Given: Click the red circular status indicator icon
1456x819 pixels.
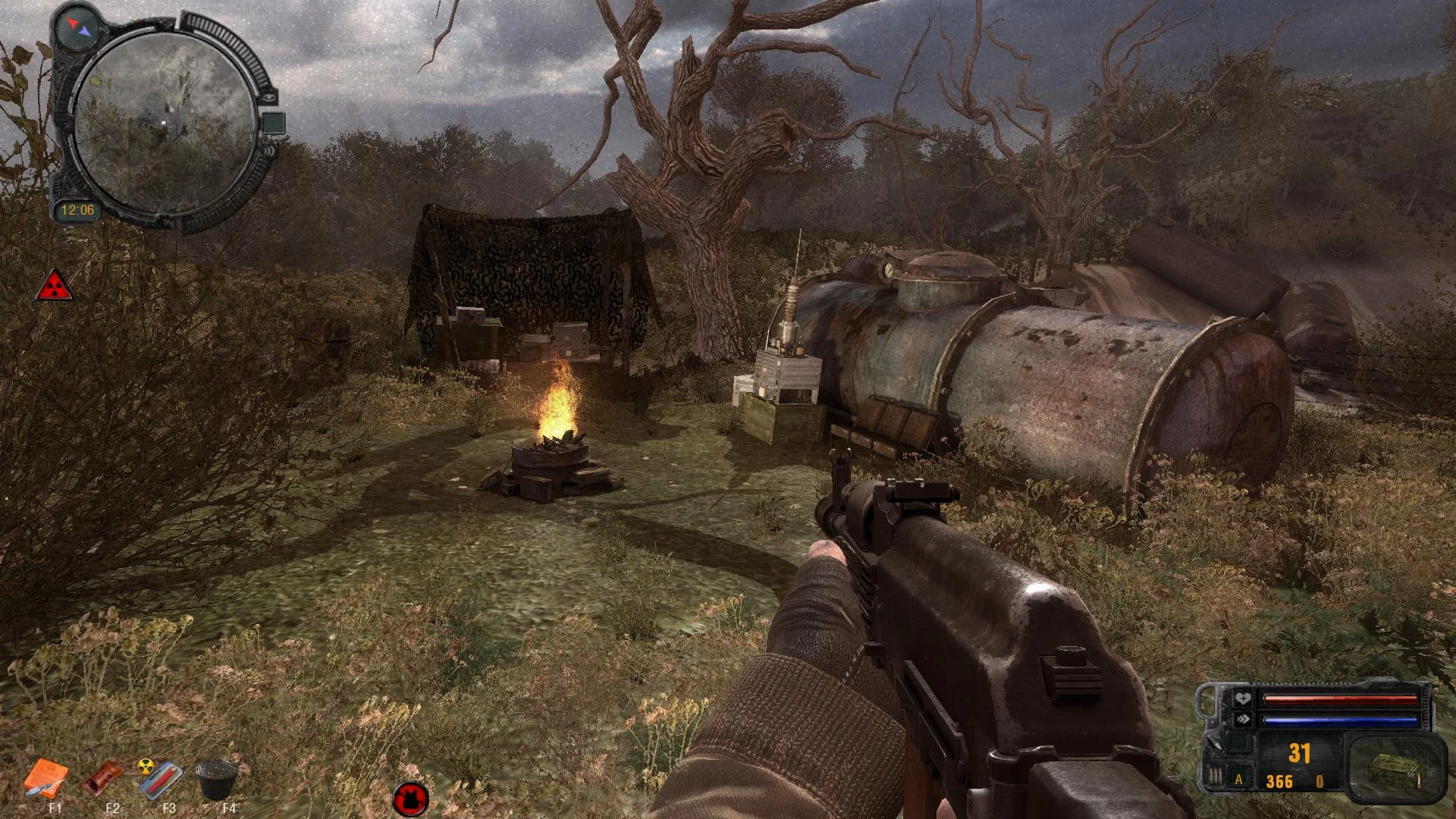Looking at the screenshot, I should click(411, 799).
